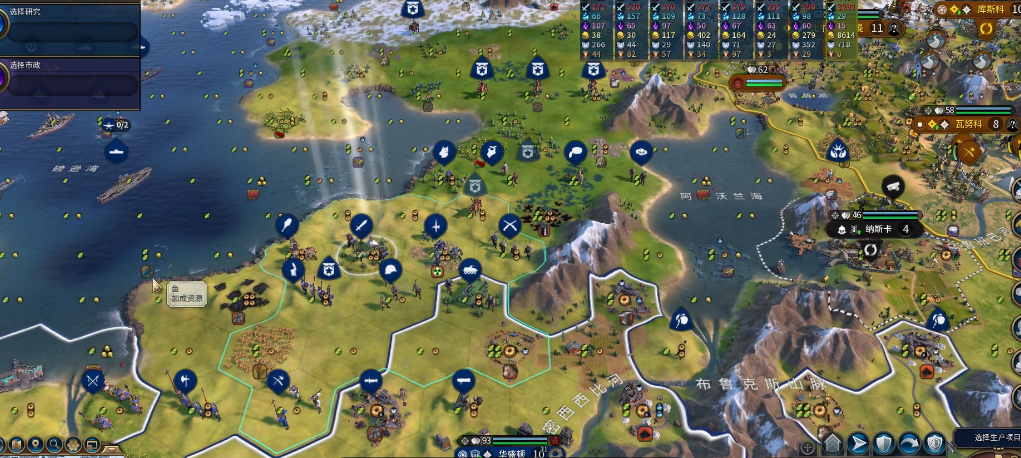Choose the move-to arrow unit action
1021x458 pixels.
857,443
